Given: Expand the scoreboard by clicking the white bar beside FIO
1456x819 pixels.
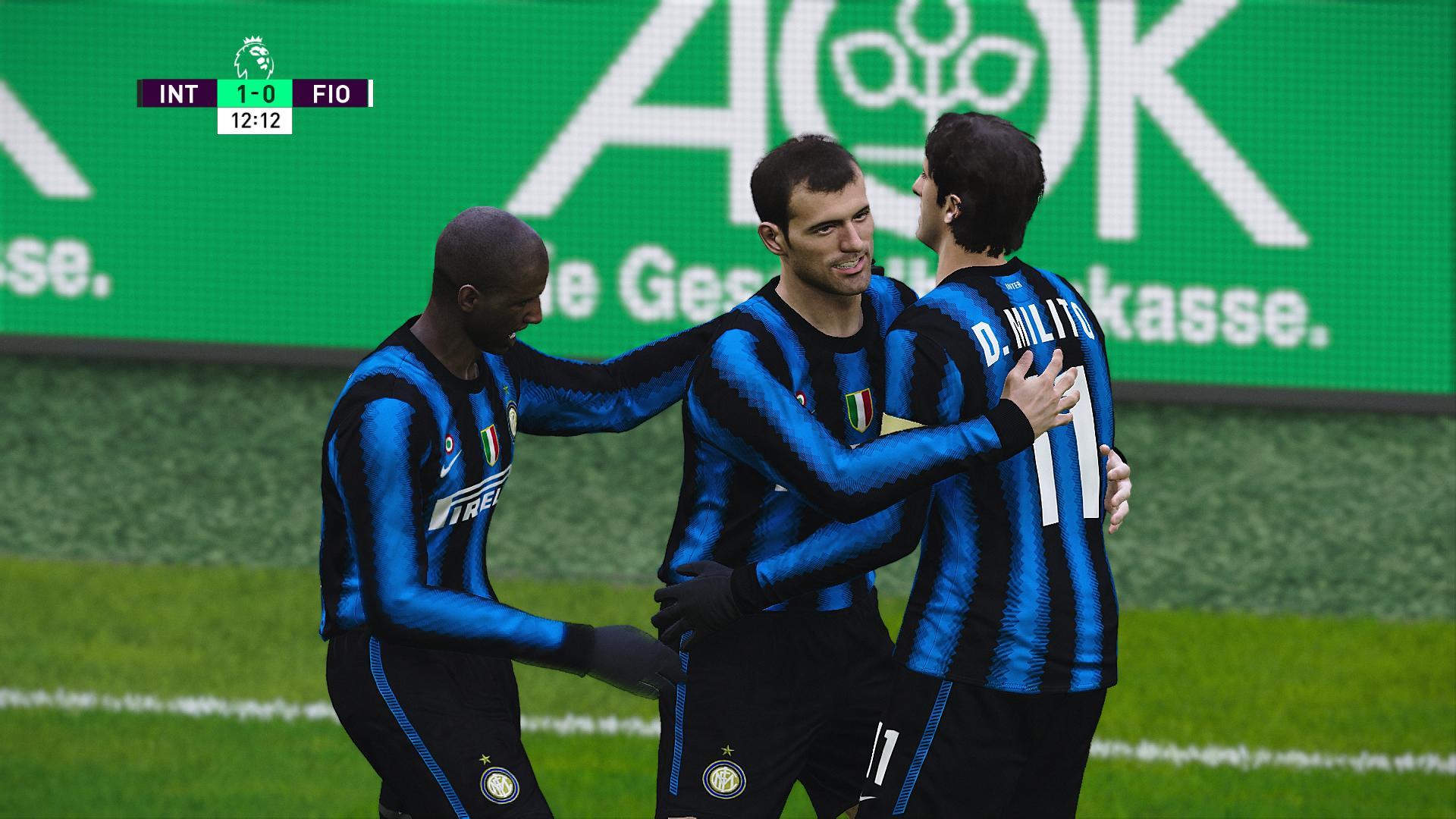Looking at the screenshot, I should click(x=371, y=93).
